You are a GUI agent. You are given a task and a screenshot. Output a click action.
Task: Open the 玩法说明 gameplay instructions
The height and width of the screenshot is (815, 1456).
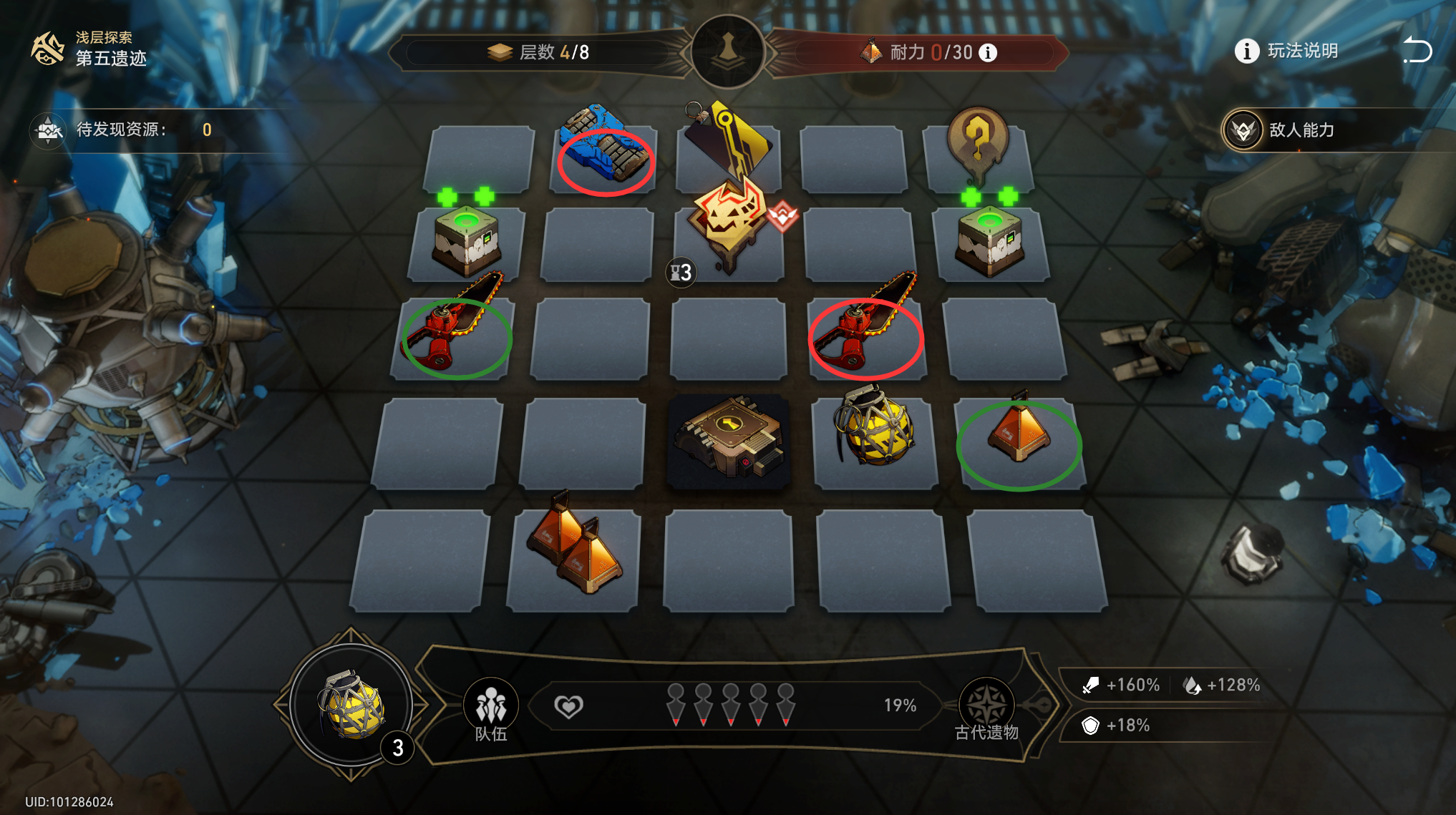1287,52
